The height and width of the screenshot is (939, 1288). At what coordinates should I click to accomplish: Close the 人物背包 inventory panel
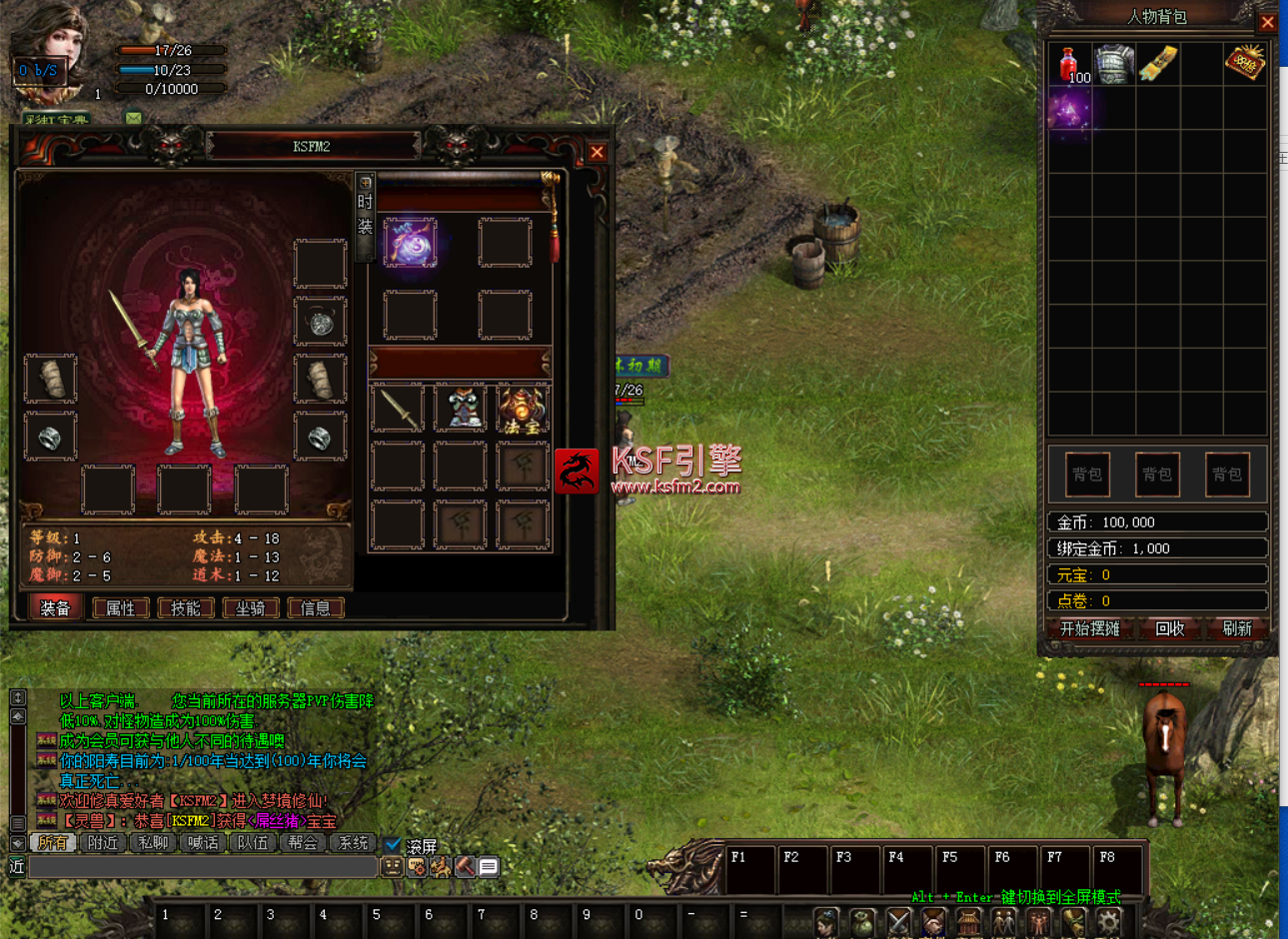1267,22
